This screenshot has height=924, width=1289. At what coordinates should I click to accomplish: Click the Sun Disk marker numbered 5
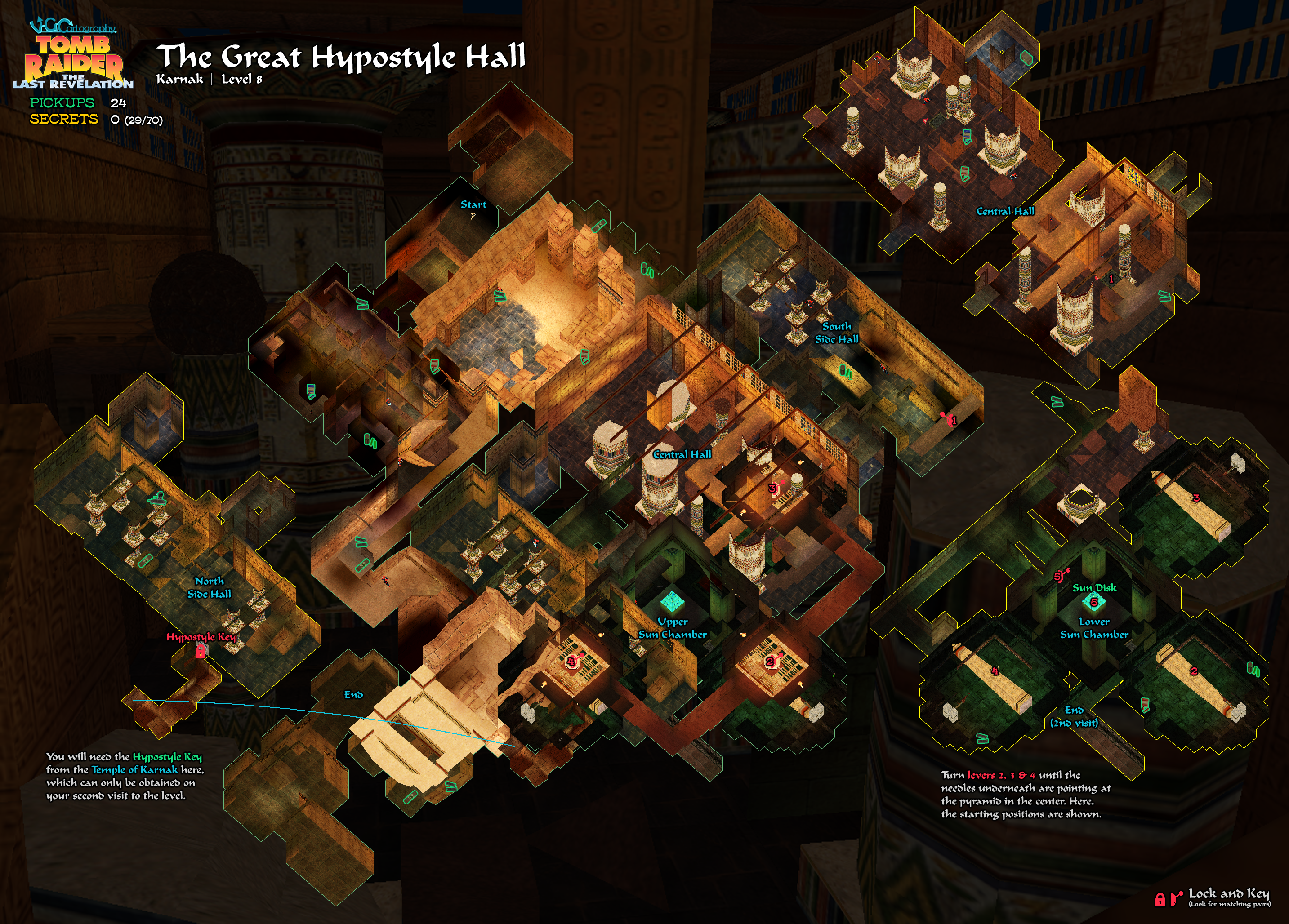[x=1093, y=602]
